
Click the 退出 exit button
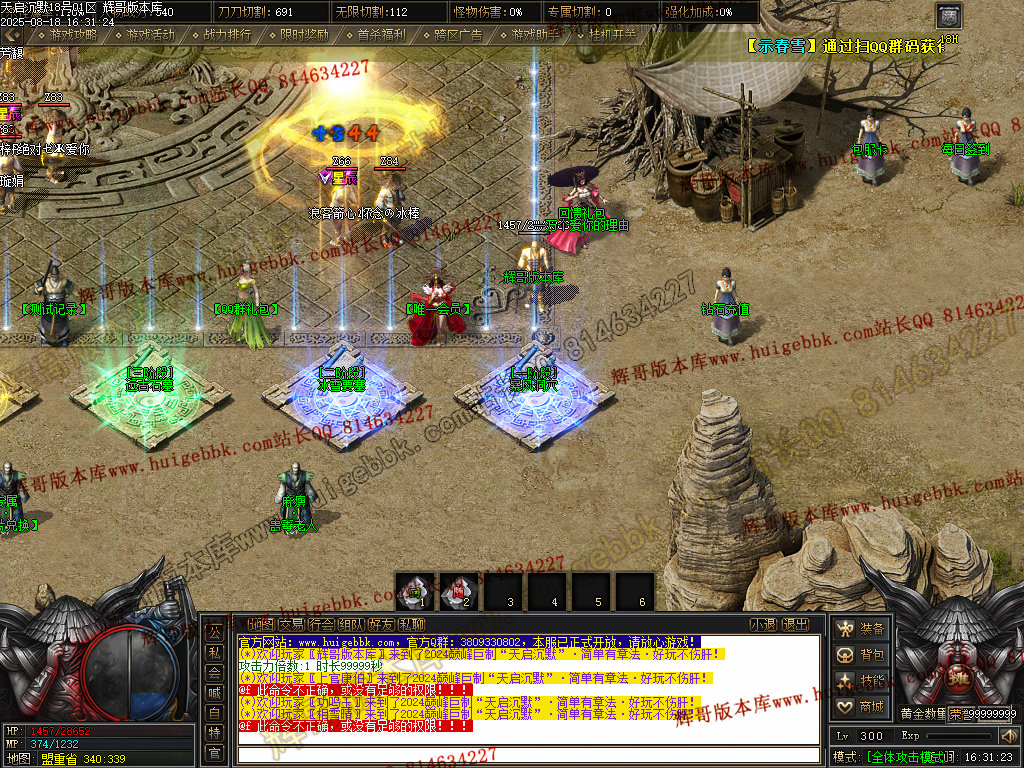[x=795, y=625]
